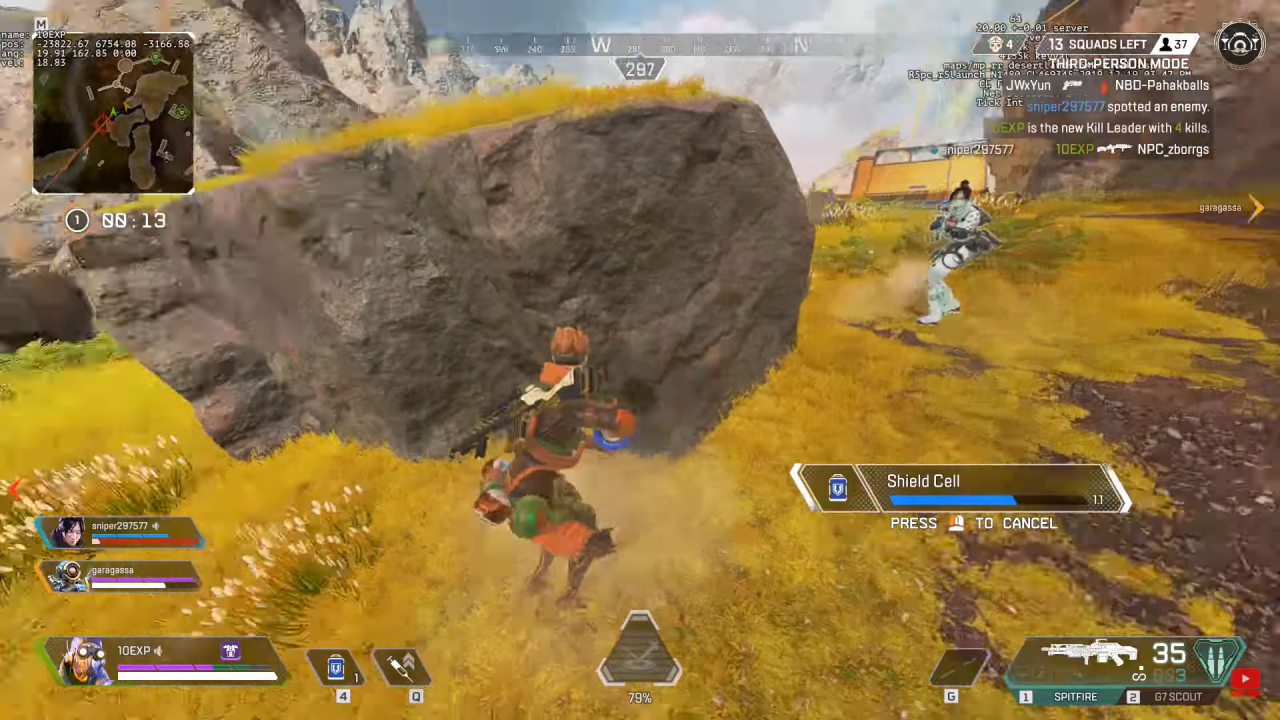Click the 37 players remaining counter
The width and height of the screenshot is (1280, 720).
coord(1175,44)
